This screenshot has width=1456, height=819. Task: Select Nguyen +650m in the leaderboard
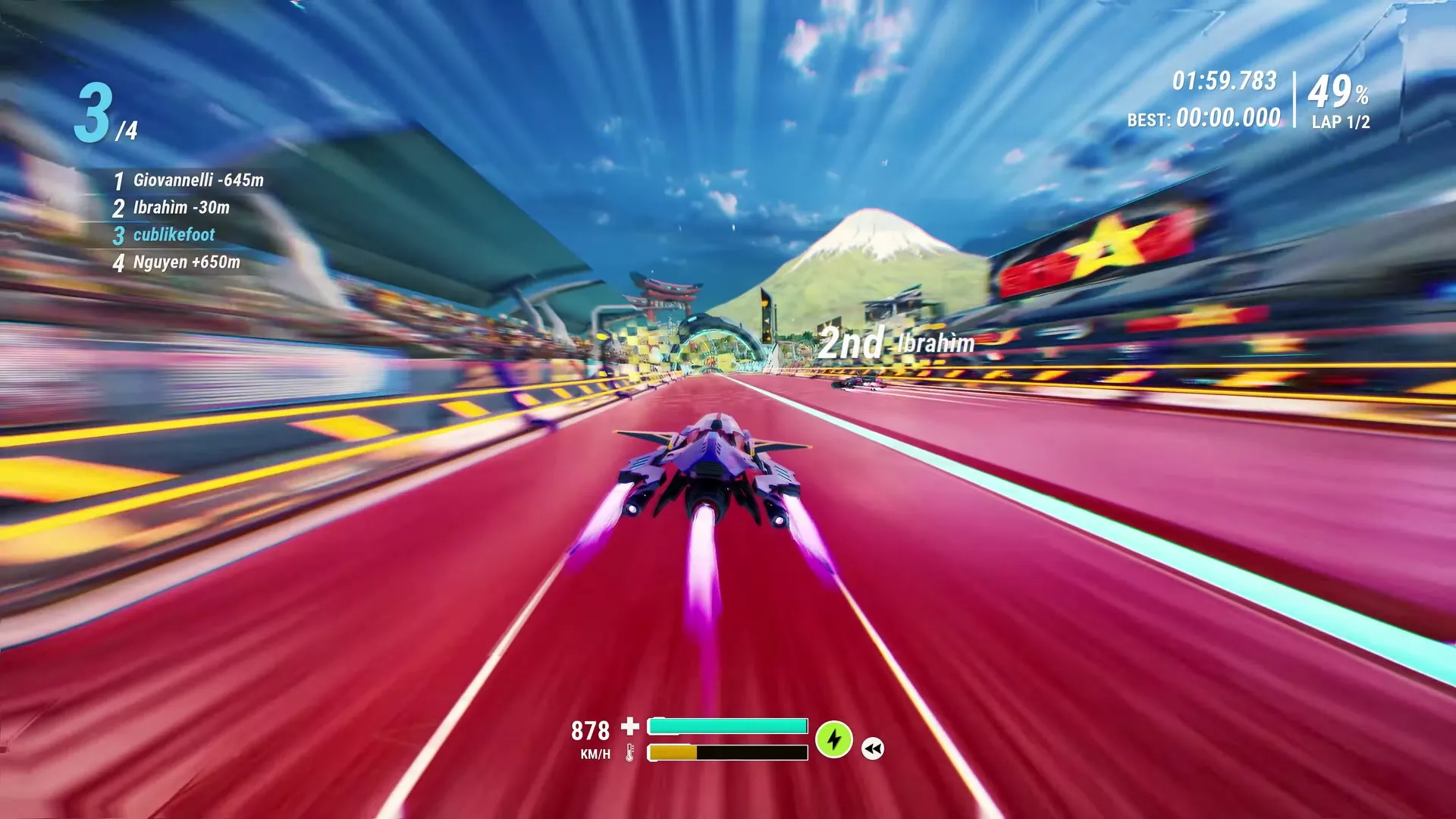pyautogui.click(x=186, y=263)
